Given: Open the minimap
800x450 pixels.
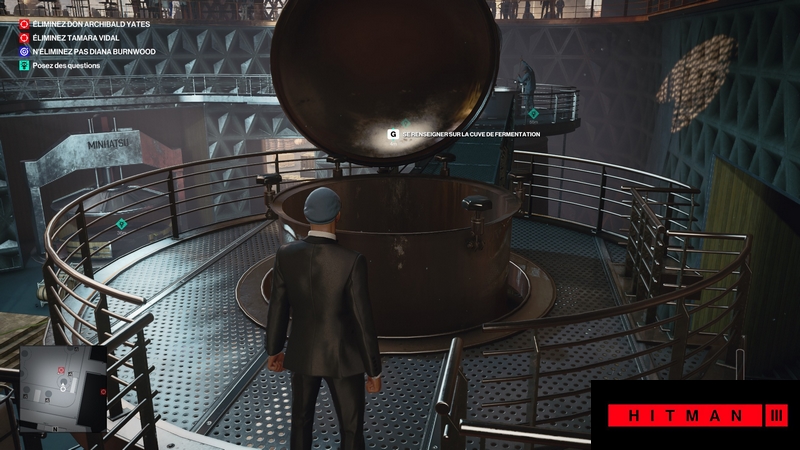Looking at the screenshot, I should coord(66,385).
